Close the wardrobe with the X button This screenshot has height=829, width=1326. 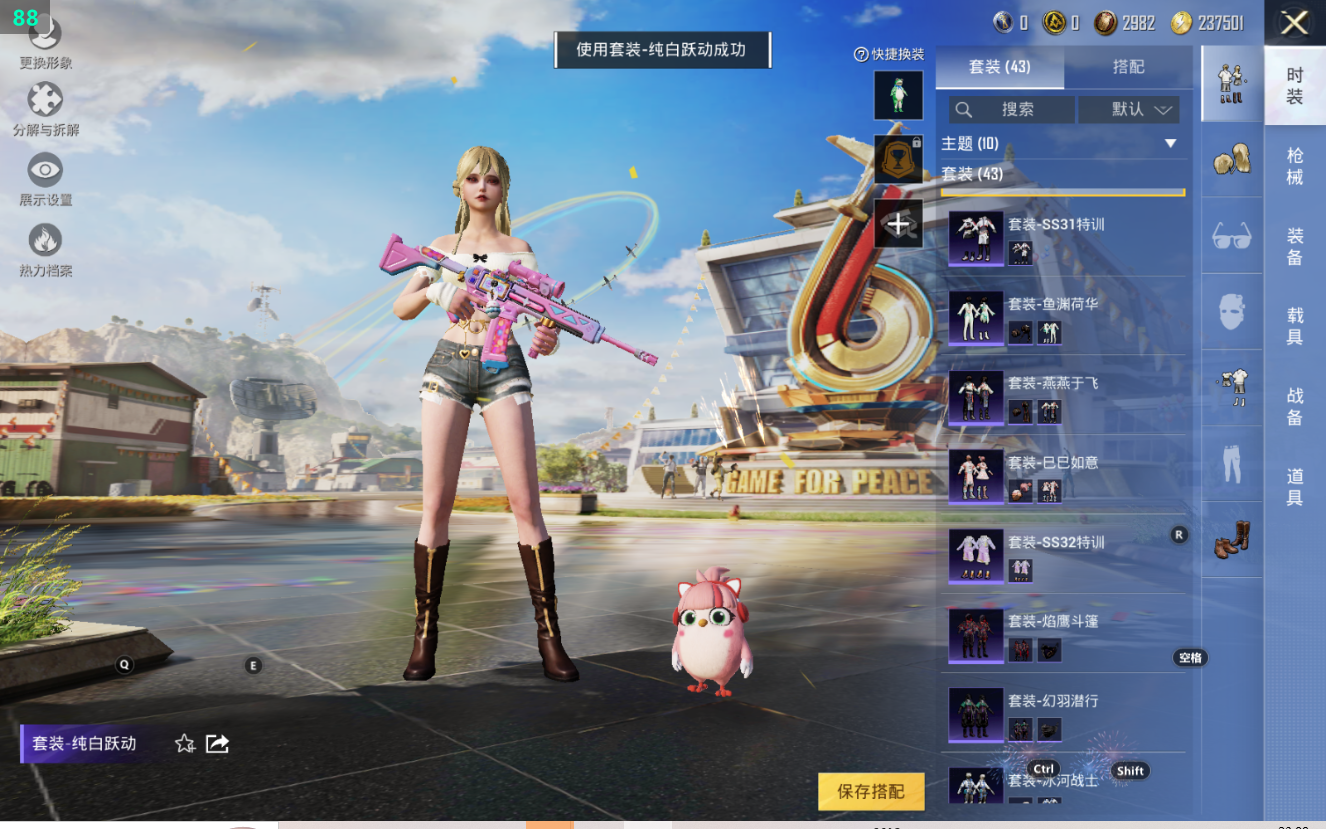pos(1294,23)
